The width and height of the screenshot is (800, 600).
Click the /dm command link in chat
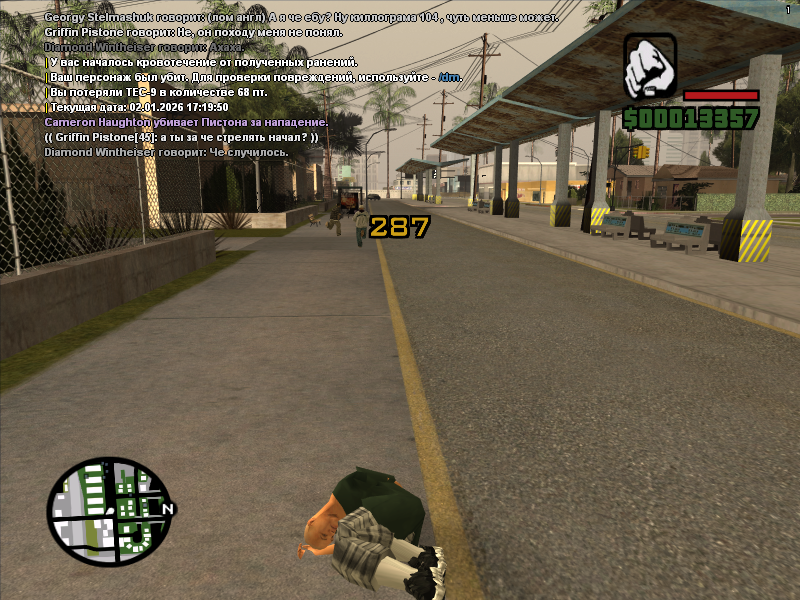(449, 77)
